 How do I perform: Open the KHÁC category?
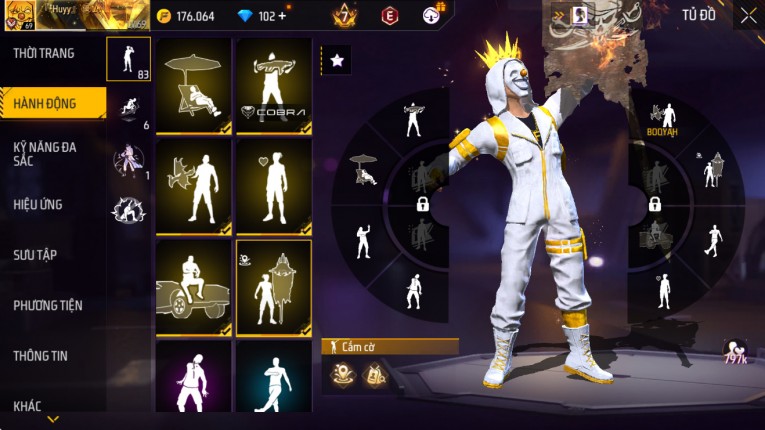27,405
